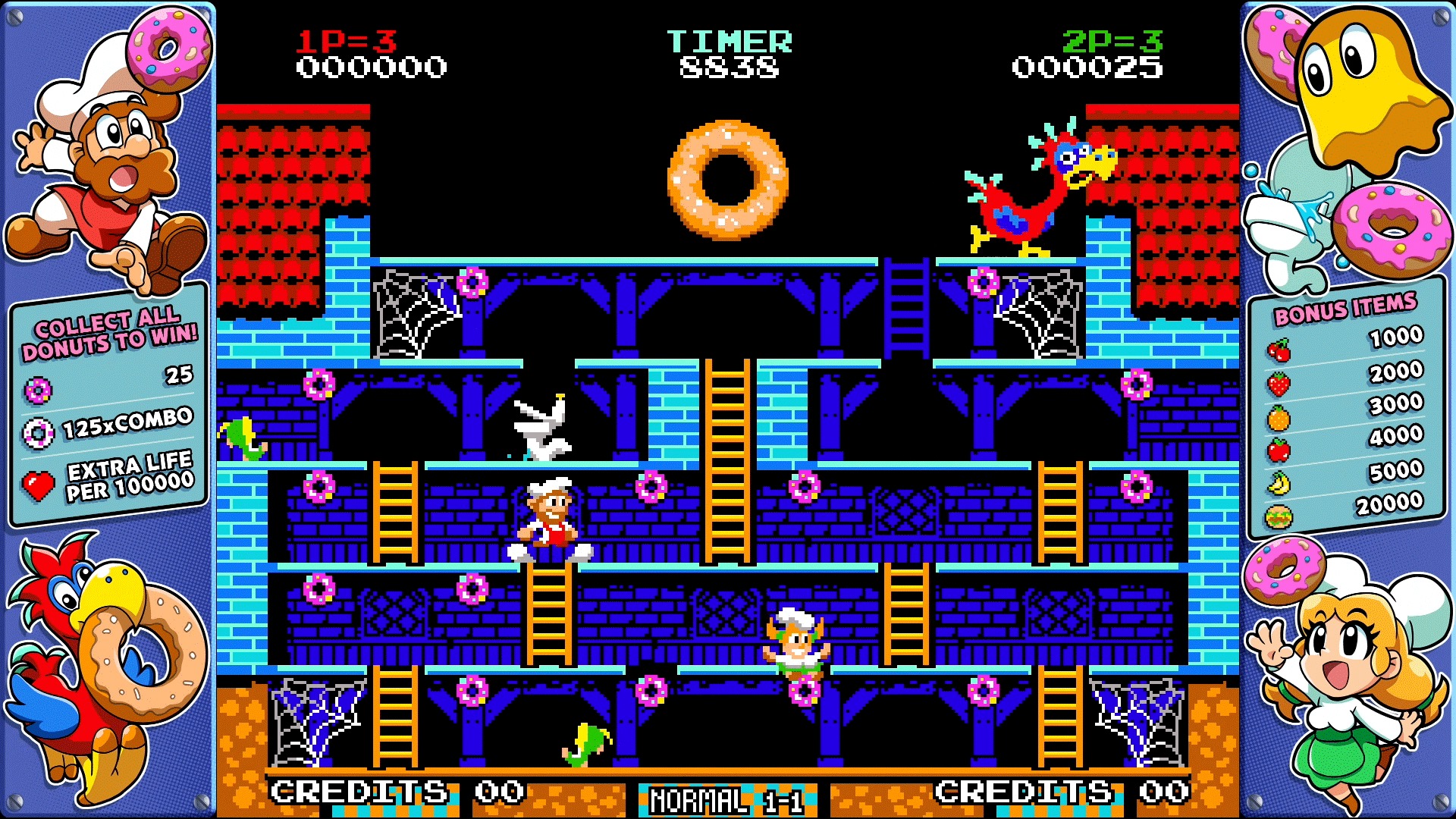The height and width of the screenshot is (819, 1456).
Task: Select the apple 4000-point bonus icon
Action: 1278,450
